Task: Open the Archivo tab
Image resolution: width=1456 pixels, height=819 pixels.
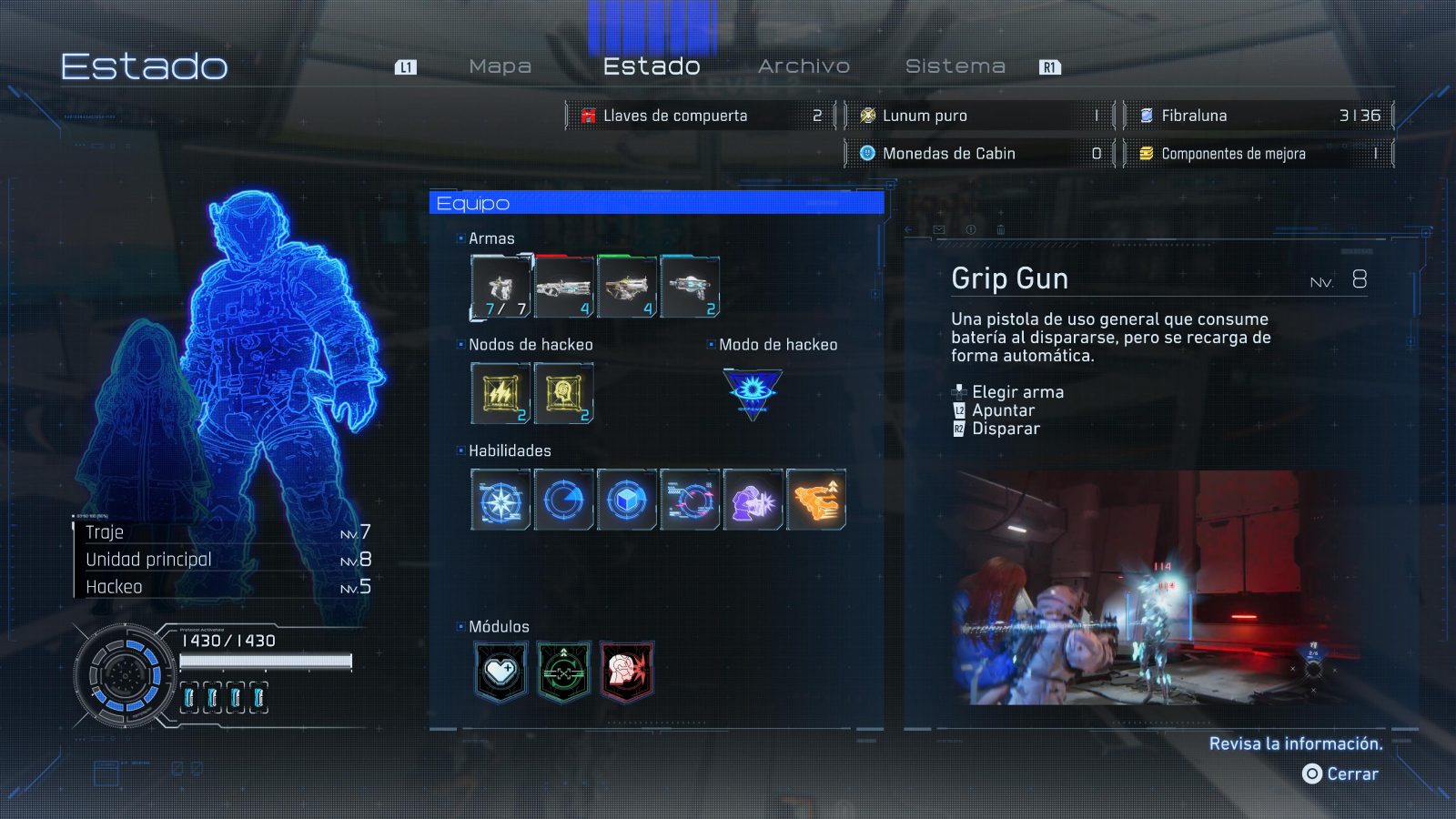Action: (804, 66)
